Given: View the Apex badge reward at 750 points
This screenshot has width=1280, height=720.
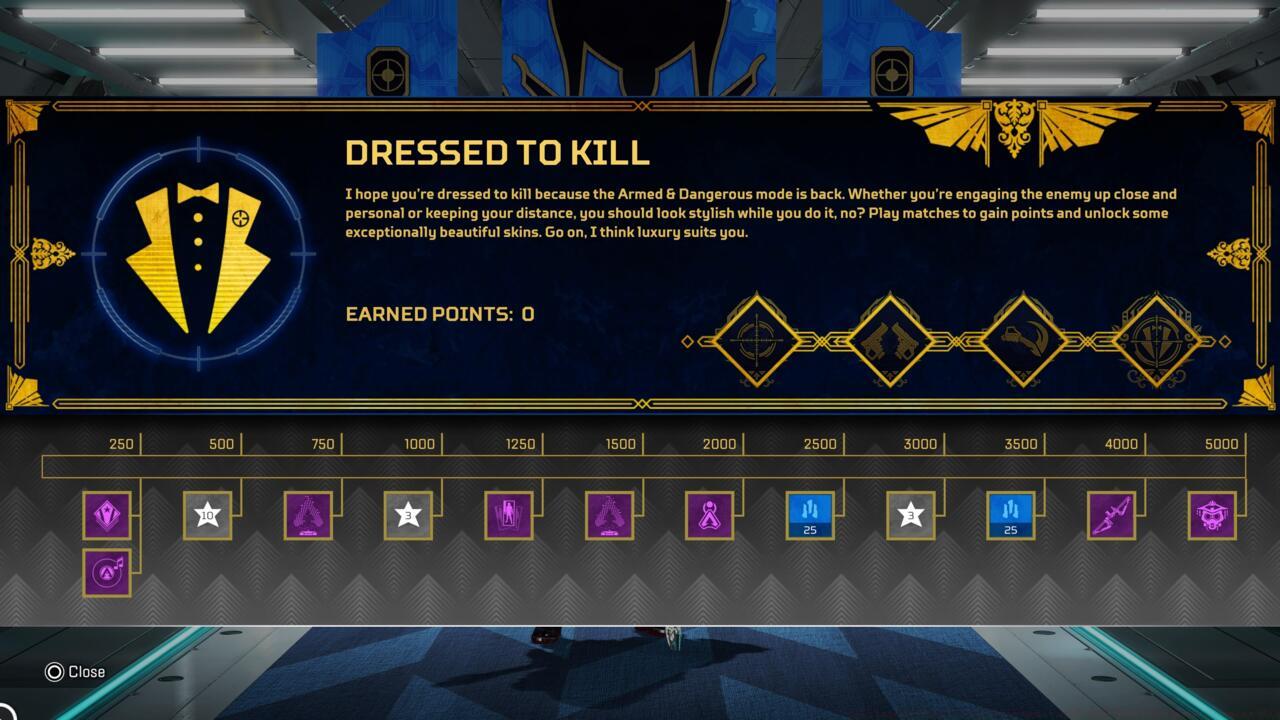Looking at the screenshot, I should coord(307,516).
